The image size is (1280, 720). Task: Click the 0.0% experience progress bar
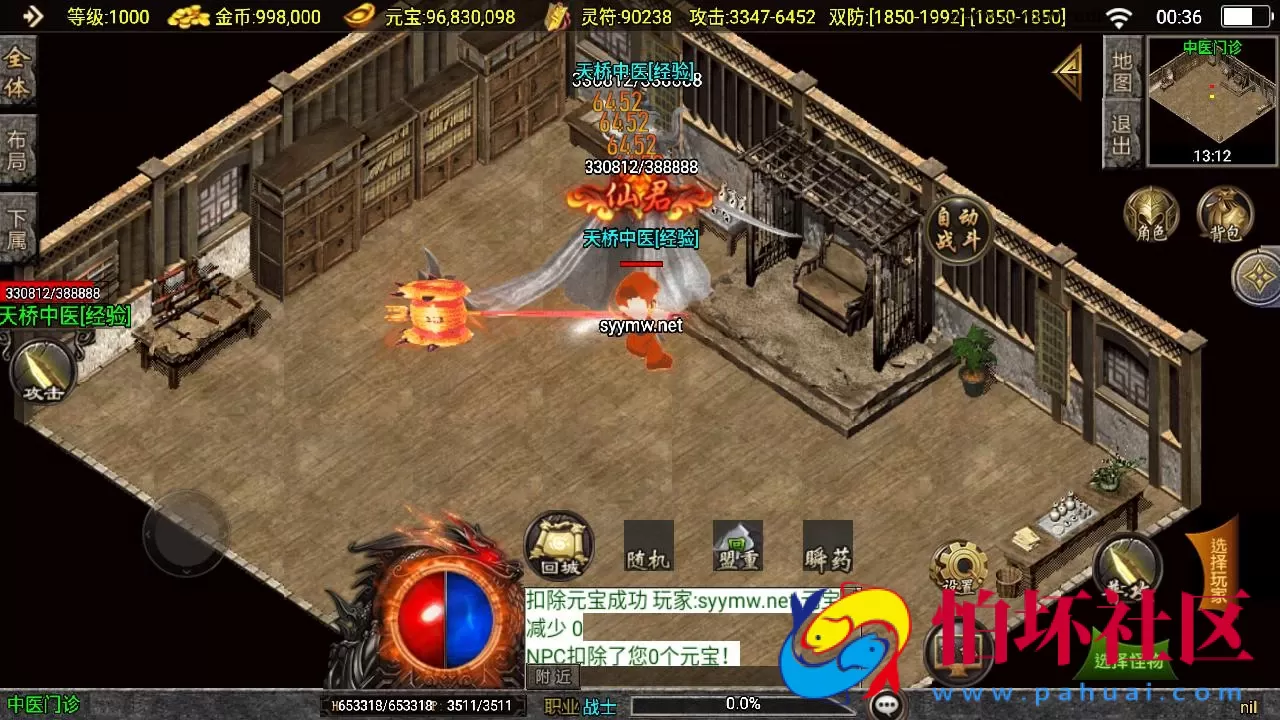coord(742,703)
